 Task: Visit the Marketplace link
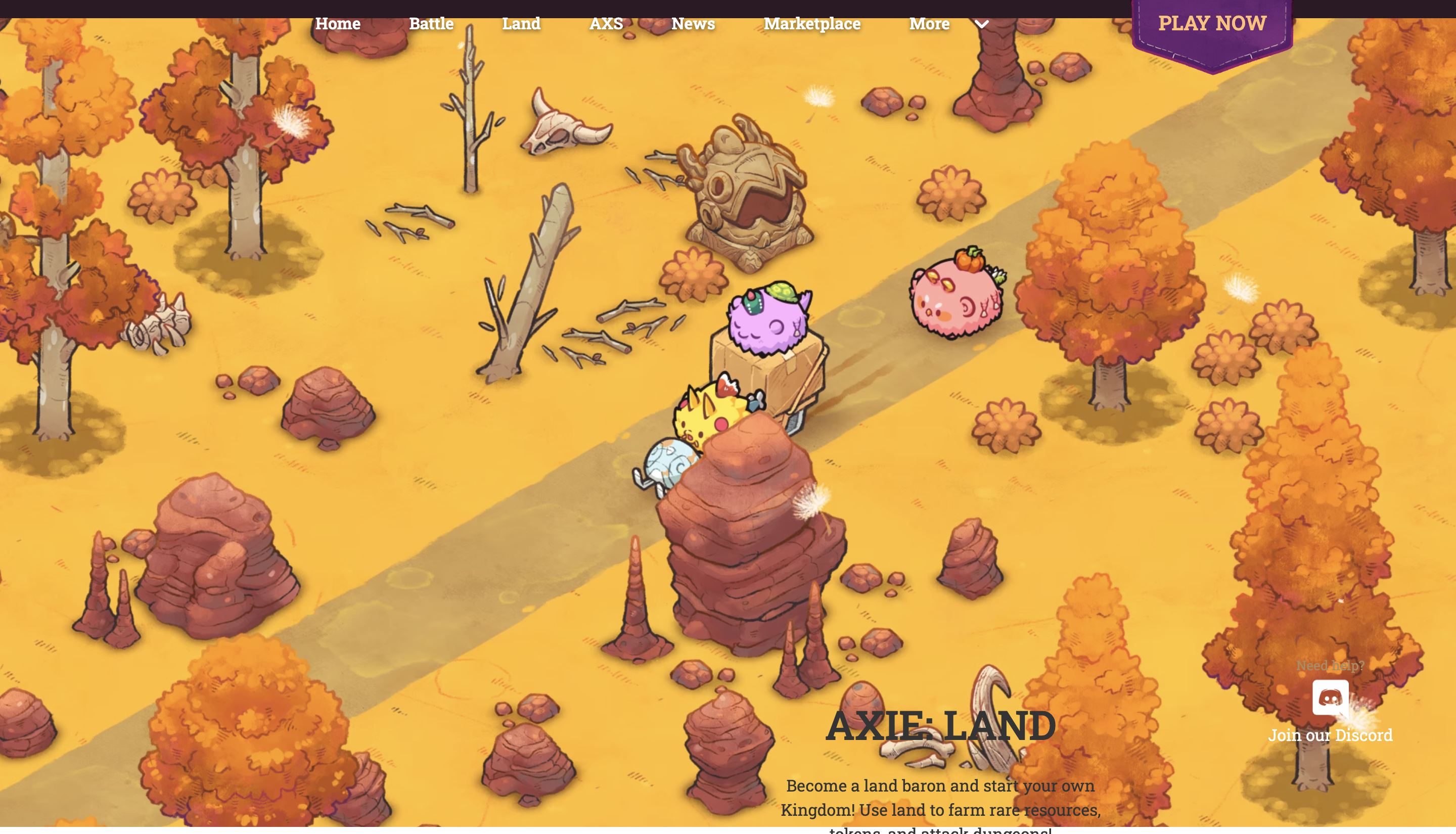coord(811,23)
